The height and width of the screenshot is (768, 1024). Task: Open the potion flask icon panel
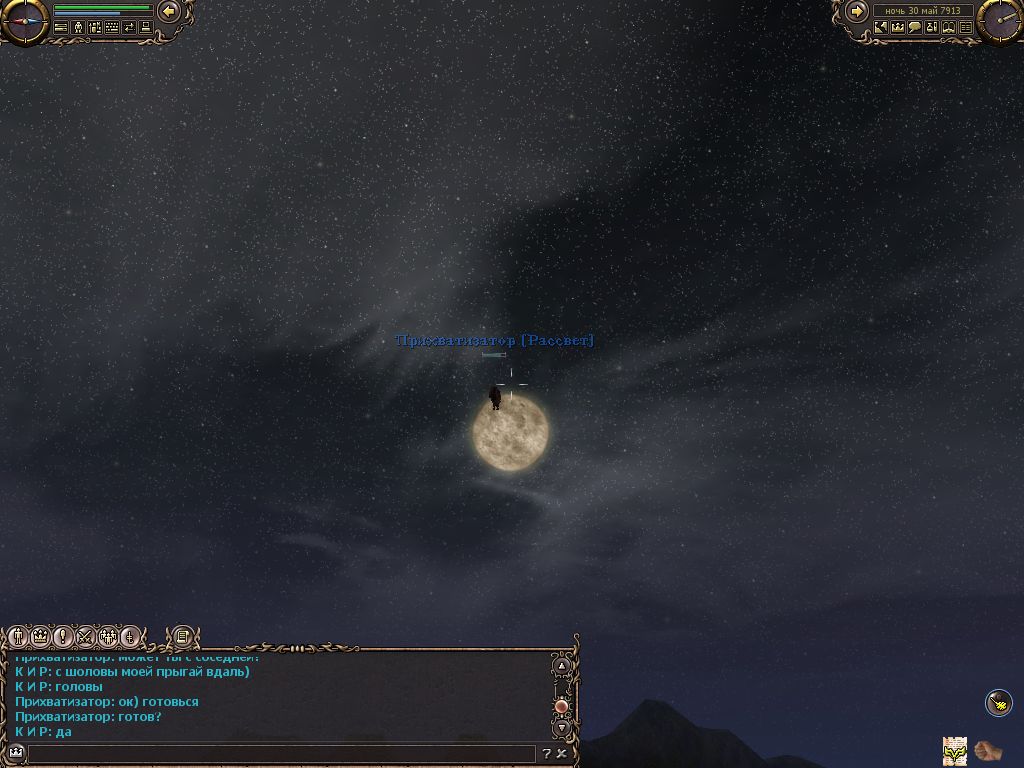click(x=932, y=28)
